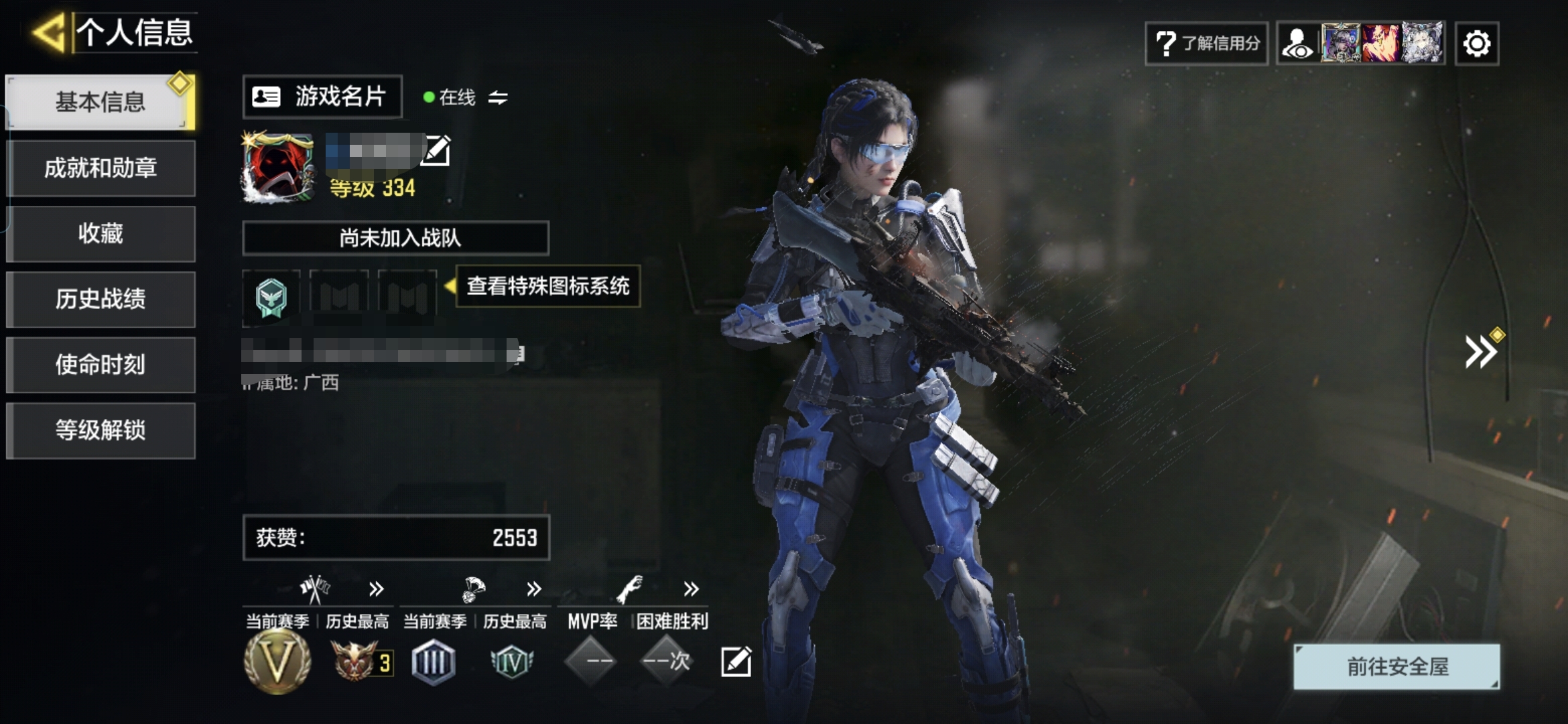Show the 使命时刻 tab
Screen dimensions: 1568x724
pyautogui.click(x=101, y=365)
